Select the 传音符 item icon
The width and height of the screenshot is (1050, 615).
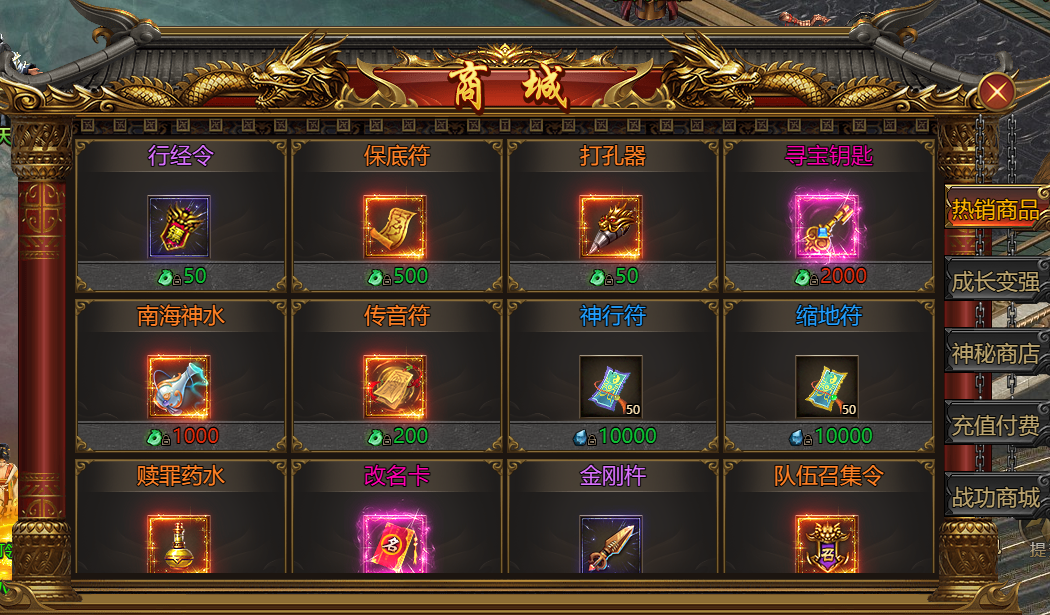tap(395, 387)
